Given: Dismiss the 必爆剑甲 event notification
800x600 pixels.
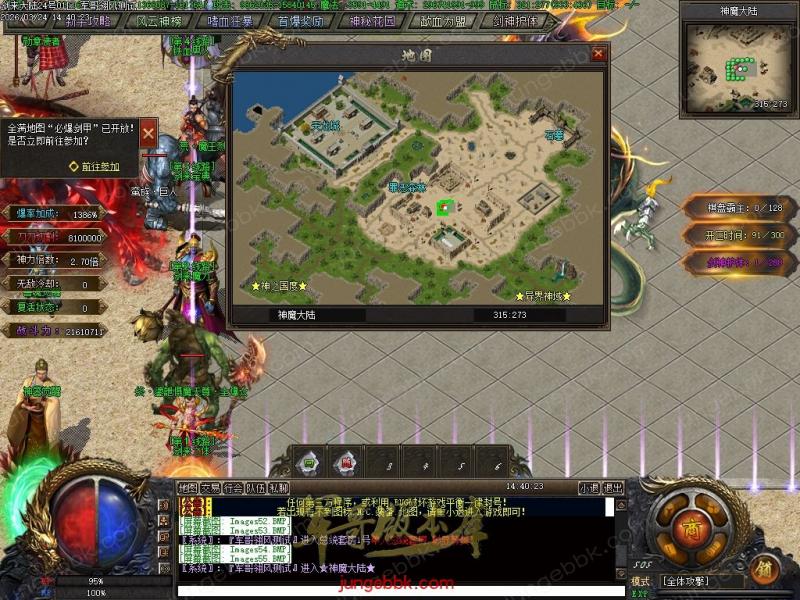Looking at the screenshot, I should (x=148, y=133).
